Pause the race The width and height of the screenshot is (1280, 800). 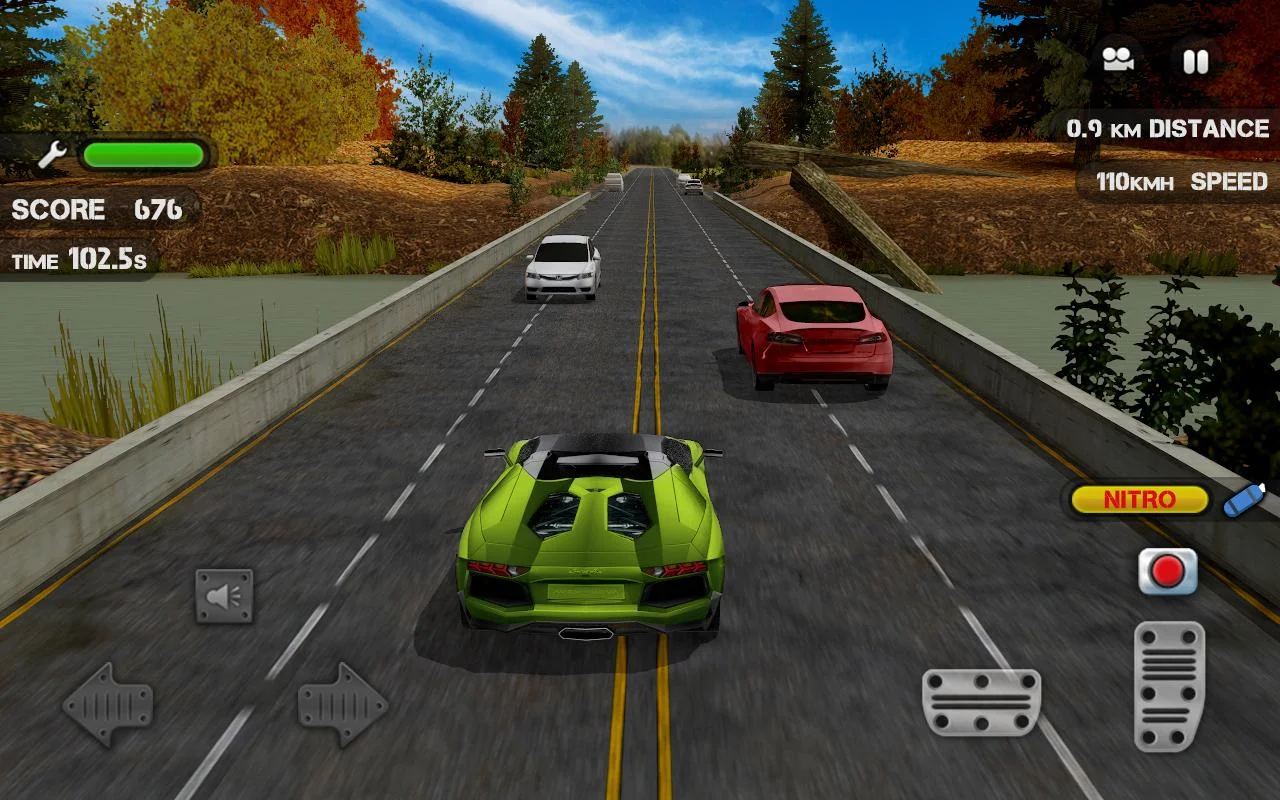click(x=1195, y=61)
